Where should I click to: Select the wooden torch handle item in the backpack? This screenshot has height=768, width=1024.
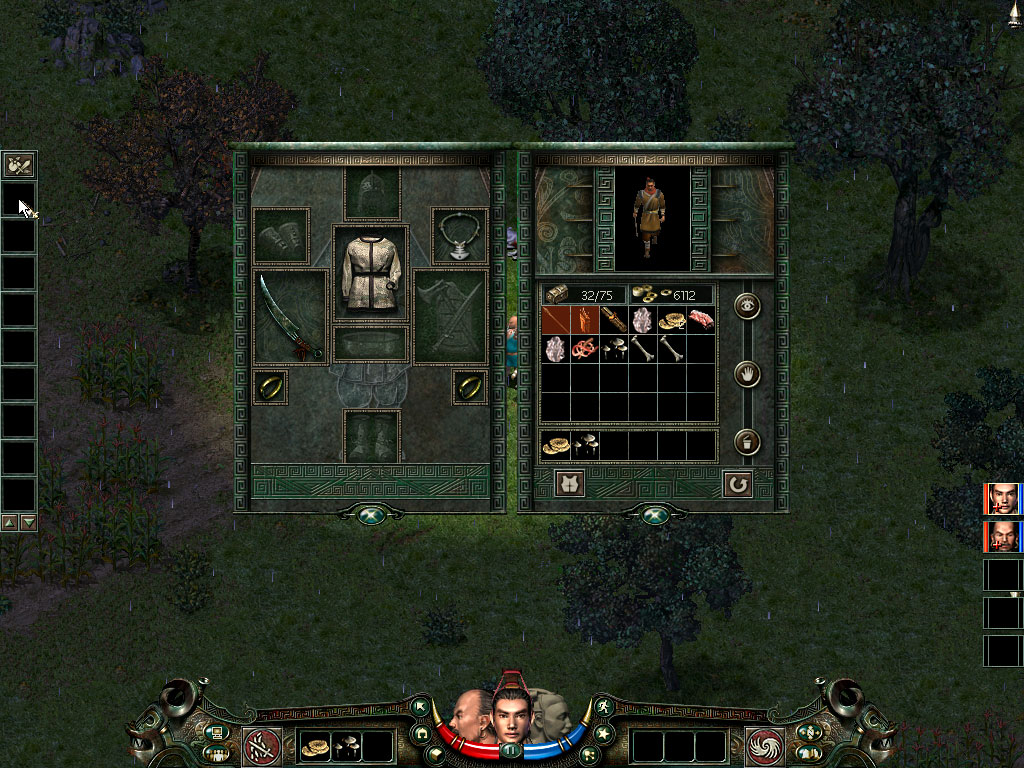614,320
